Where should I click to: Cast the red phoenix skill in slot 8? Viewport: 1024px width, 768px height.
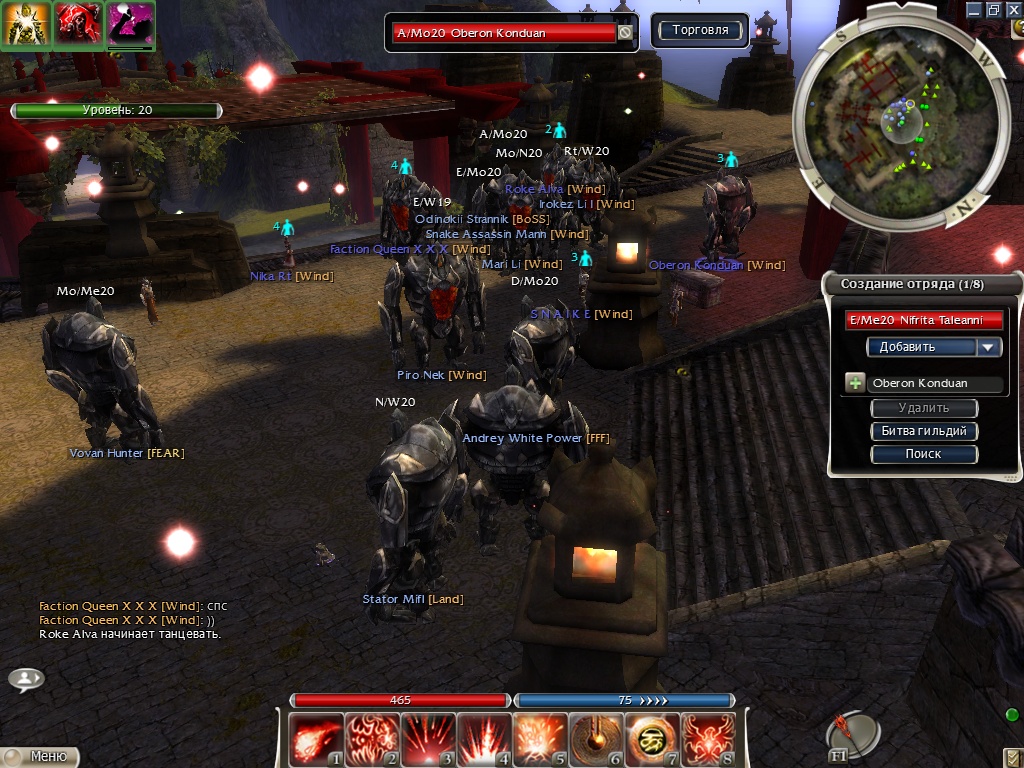click(708, 739)
